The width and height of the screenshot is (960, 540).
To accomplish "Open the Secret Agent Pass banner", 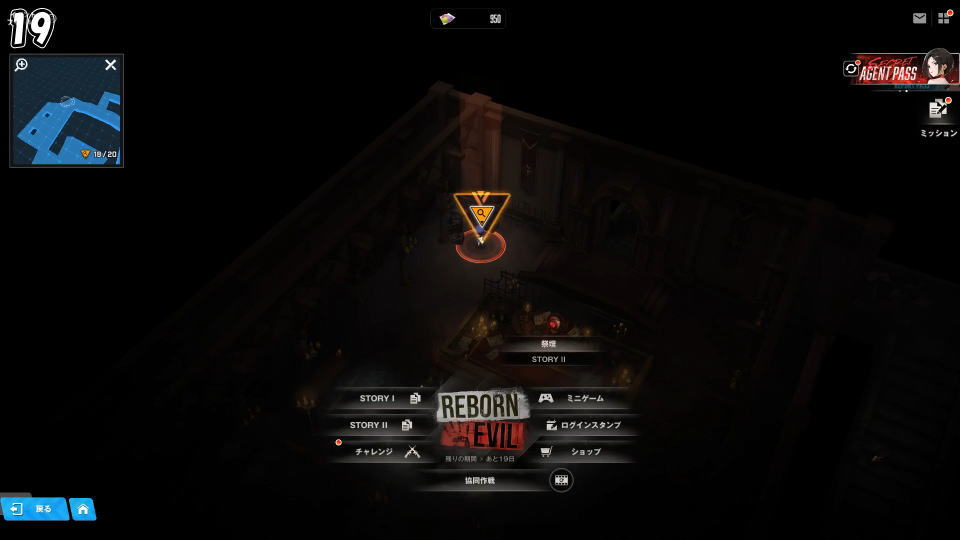I will pos(905,70).
